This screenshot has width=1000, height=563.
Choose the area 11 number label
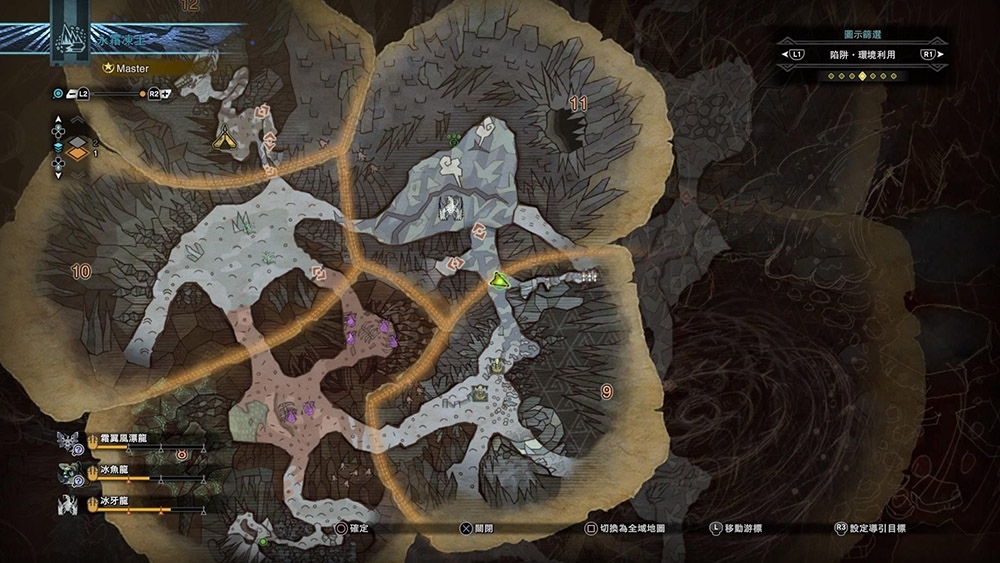click(x=578, y=103)
